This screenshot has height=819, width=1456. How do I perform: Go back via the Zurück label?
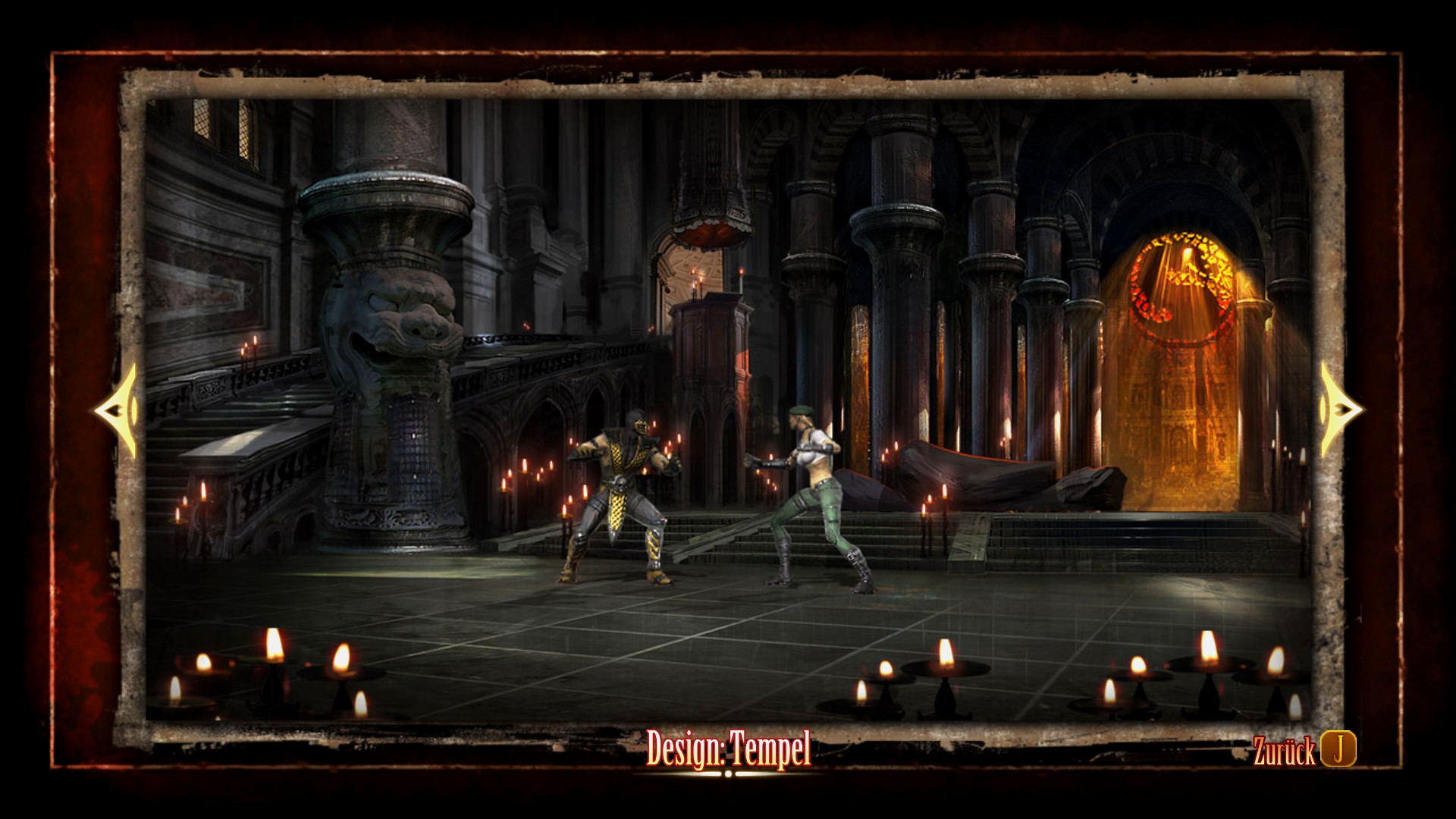1284,752
